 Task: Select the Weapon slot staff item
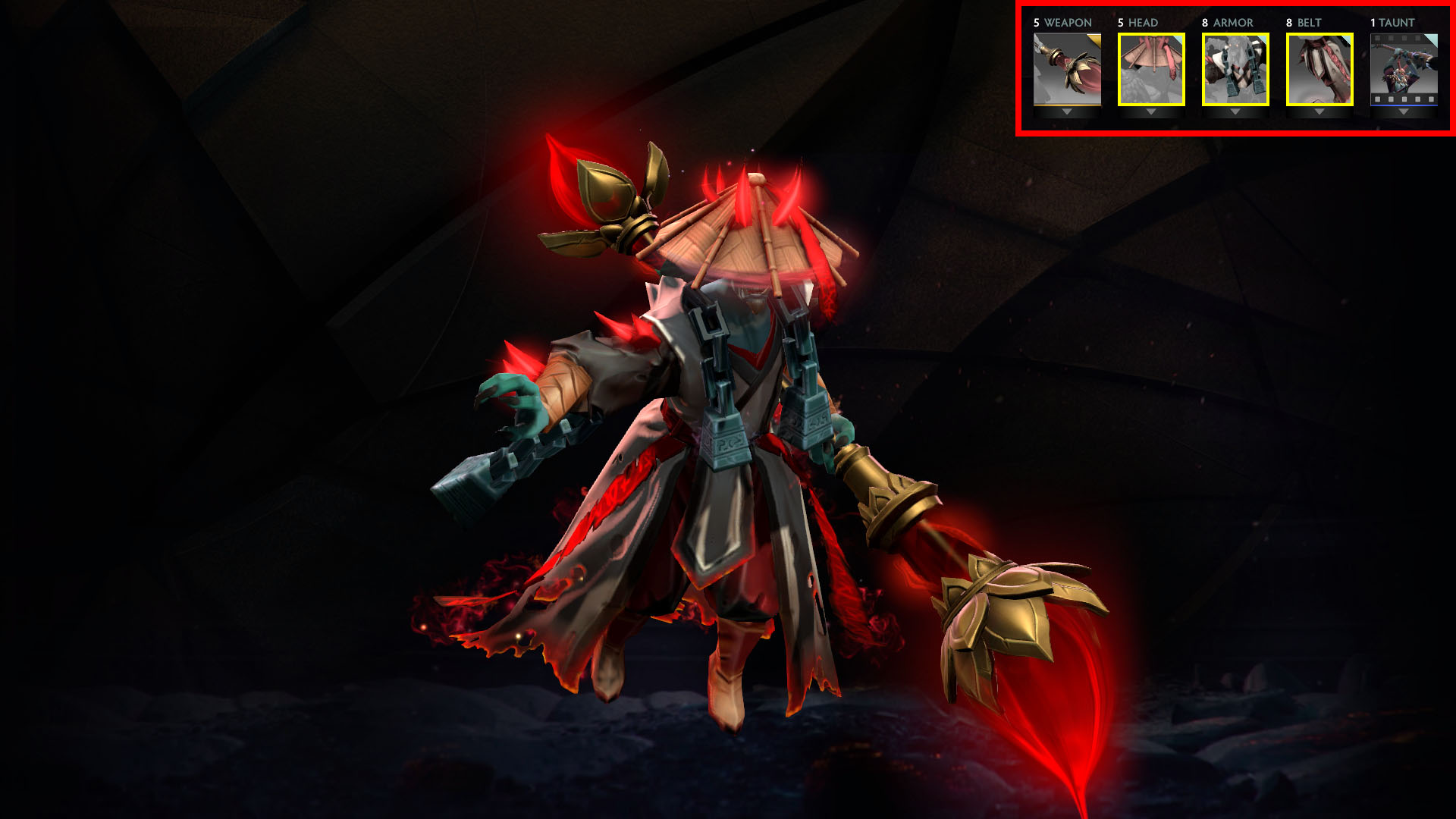click(x=1067, y=69)
